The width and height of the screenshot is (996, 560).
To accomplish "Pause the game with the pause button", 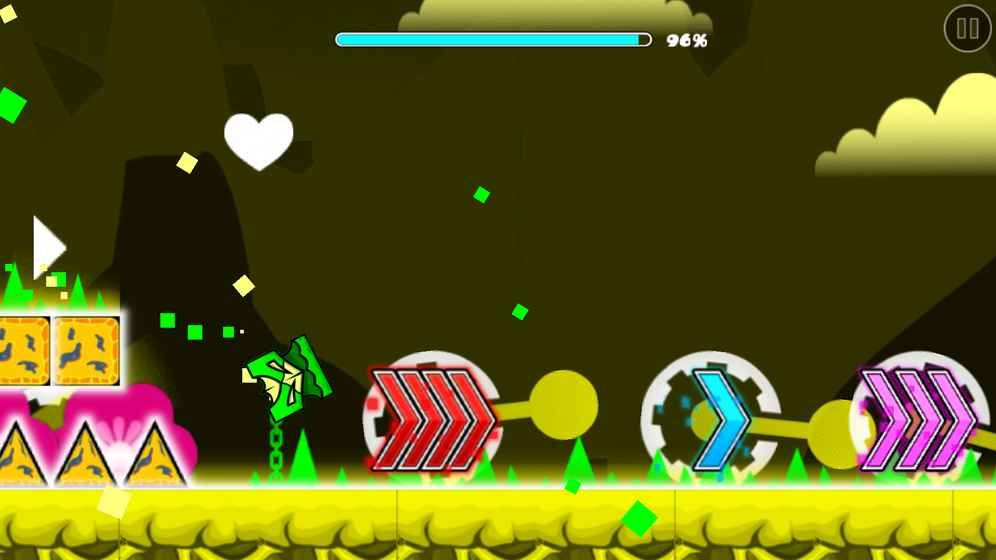I will pos(967,29).
